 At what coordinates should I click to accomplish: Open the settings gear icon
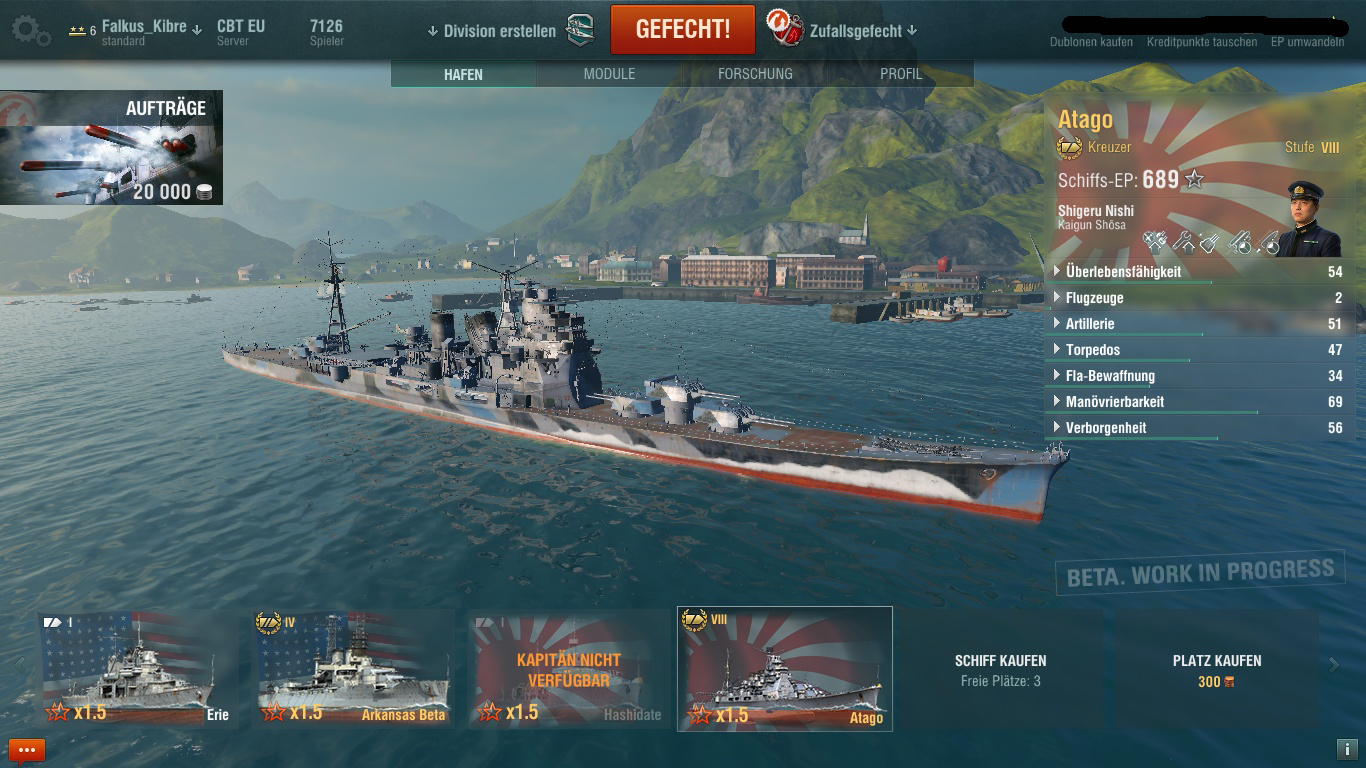point(30,31)
